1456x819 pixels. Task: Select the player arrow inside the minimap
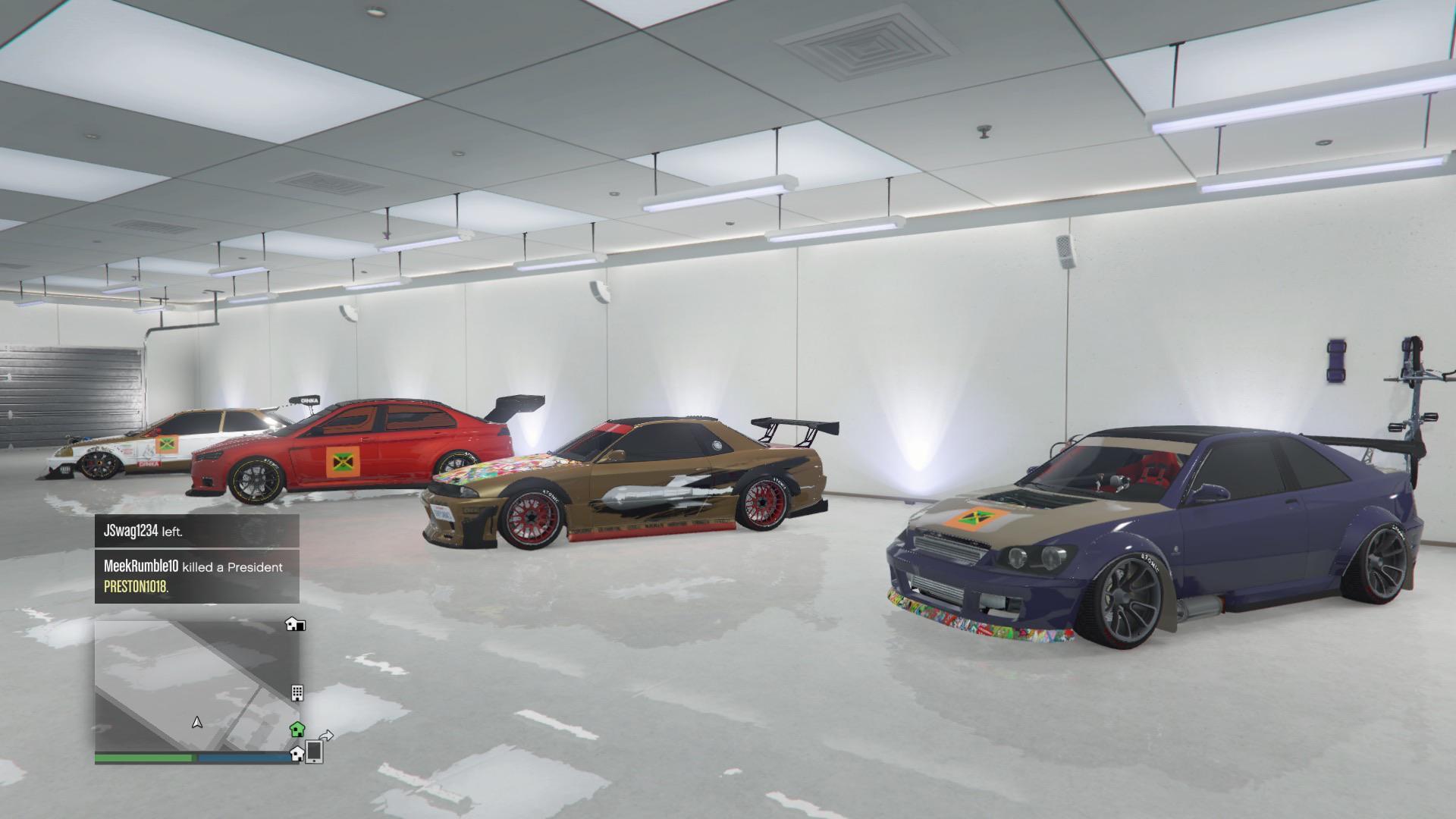tap(196, 722)
